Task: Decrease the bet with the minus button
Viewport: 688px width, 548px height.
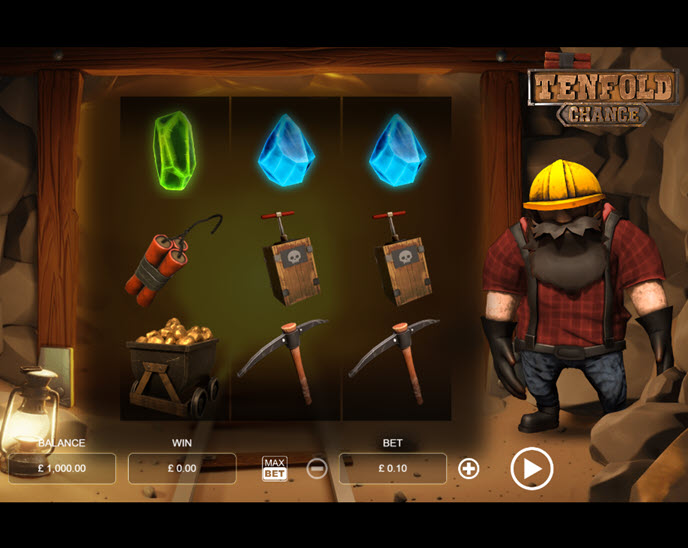Action: tap(316, 468)
